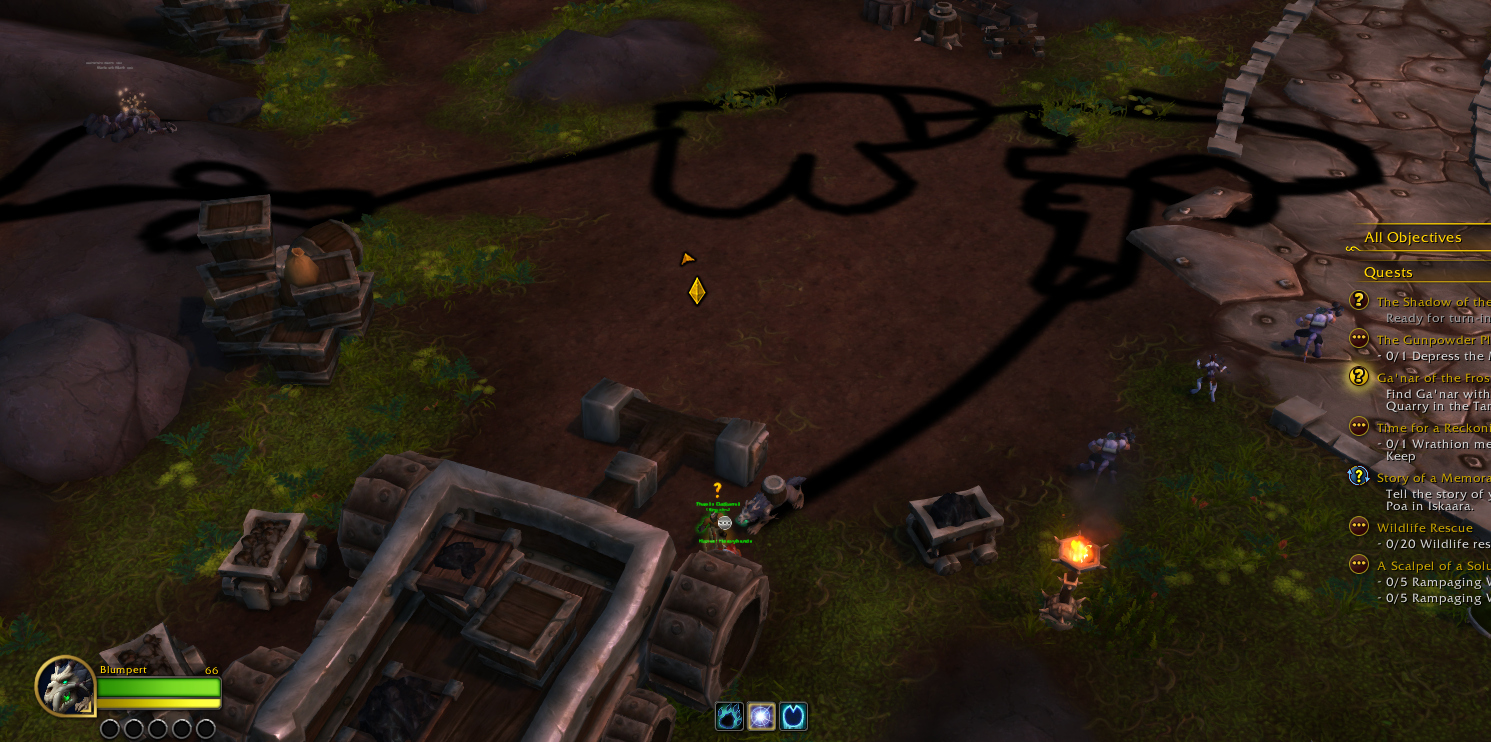
Task: Open the Story of a Memorable quest
Action: (1432, 478)
